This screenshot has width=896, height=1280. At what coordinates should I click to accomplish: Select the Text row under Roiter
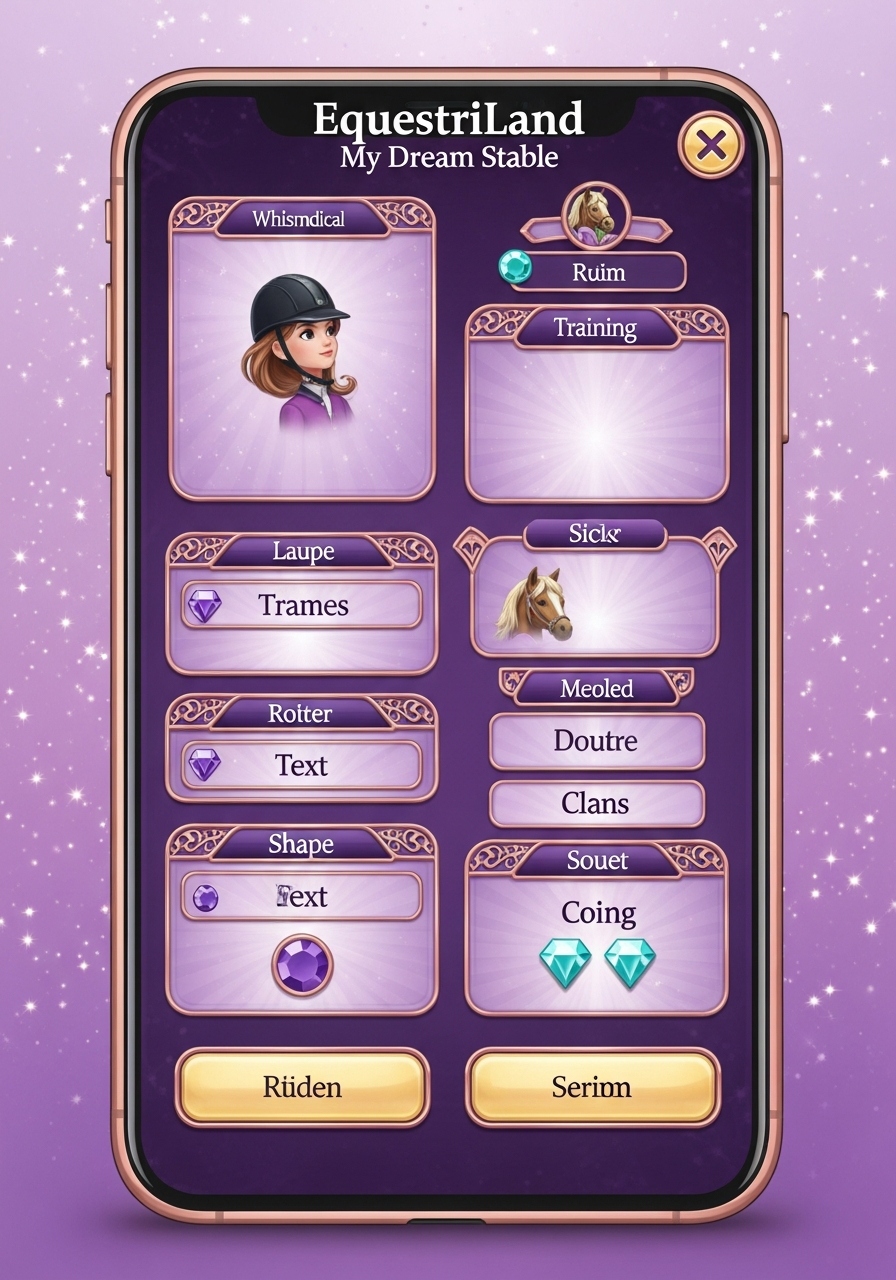click(x=301, y=765)
